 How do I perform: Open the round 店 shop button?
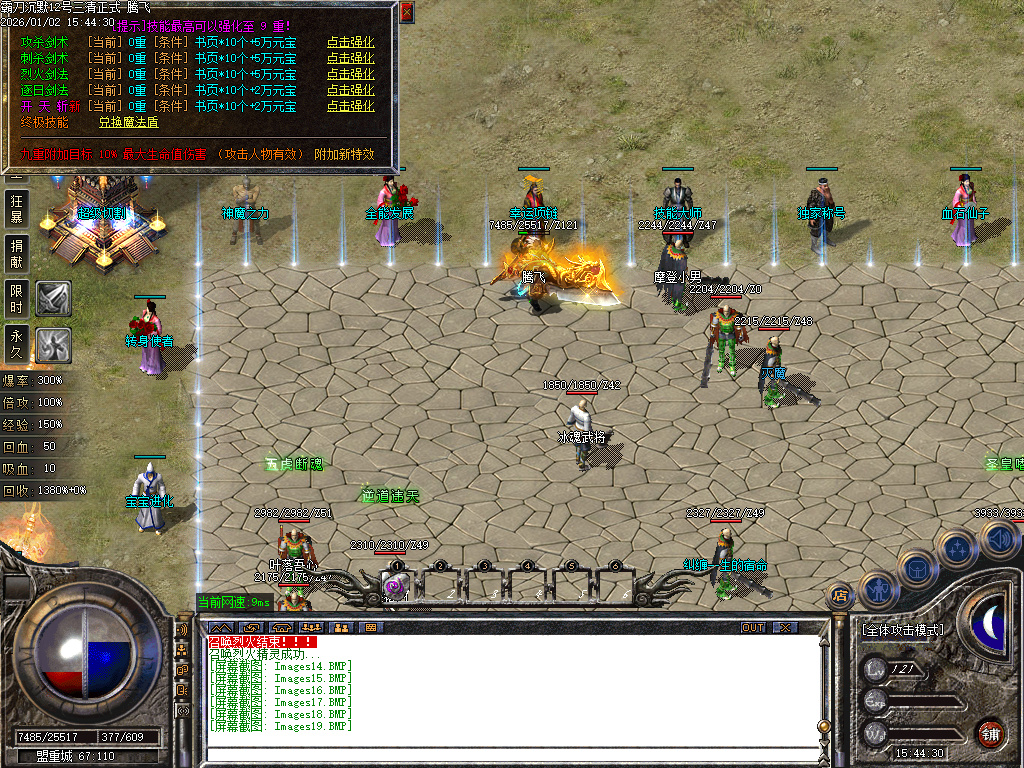click(x=840, y=595)
